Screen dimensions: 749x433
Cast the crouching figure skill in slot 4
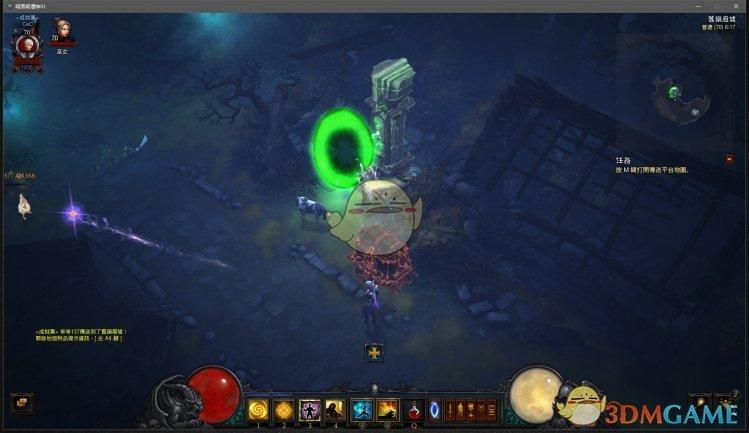[x=335, y=408]
